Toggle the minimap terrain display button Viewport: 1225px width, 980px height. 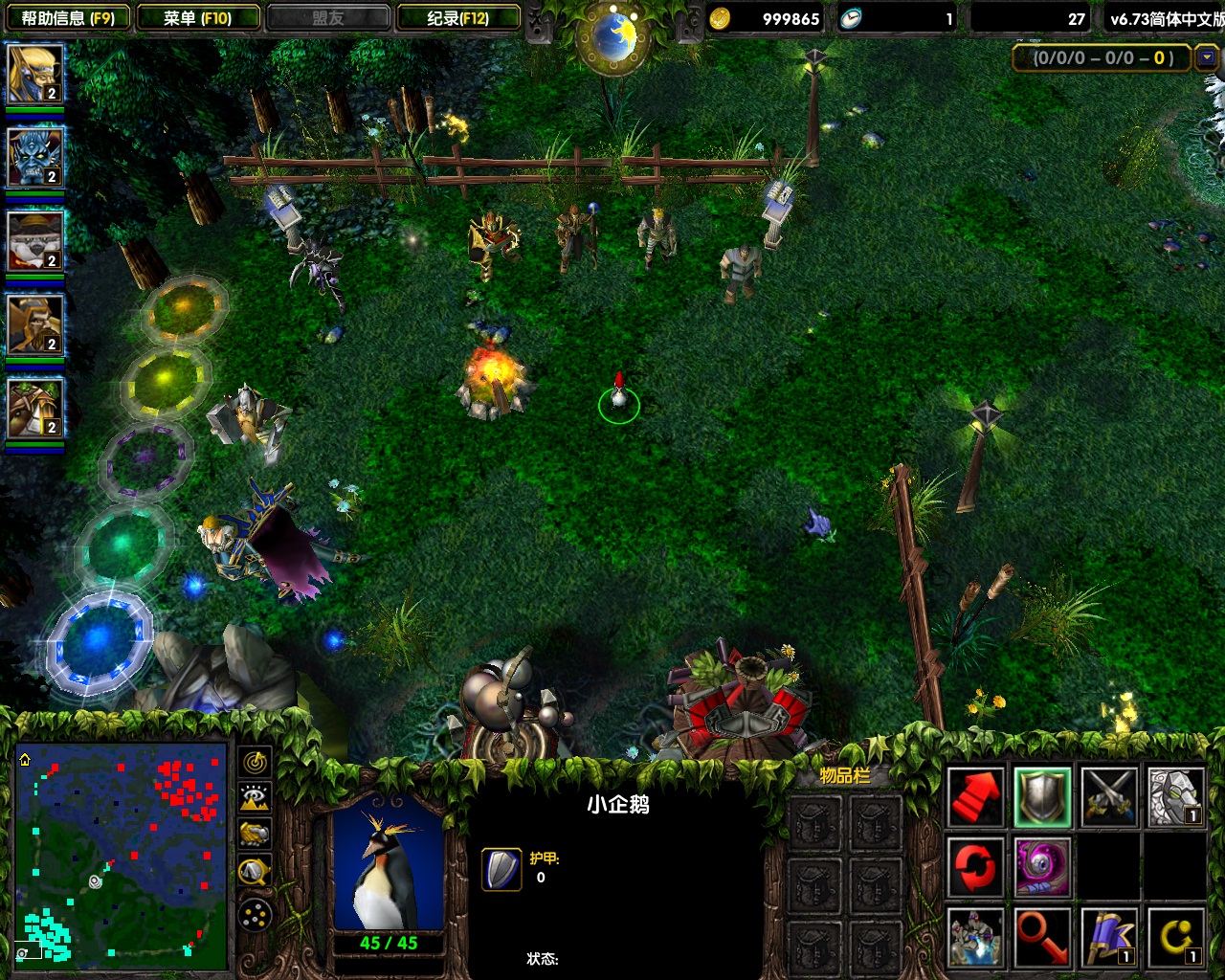(255, 798)
